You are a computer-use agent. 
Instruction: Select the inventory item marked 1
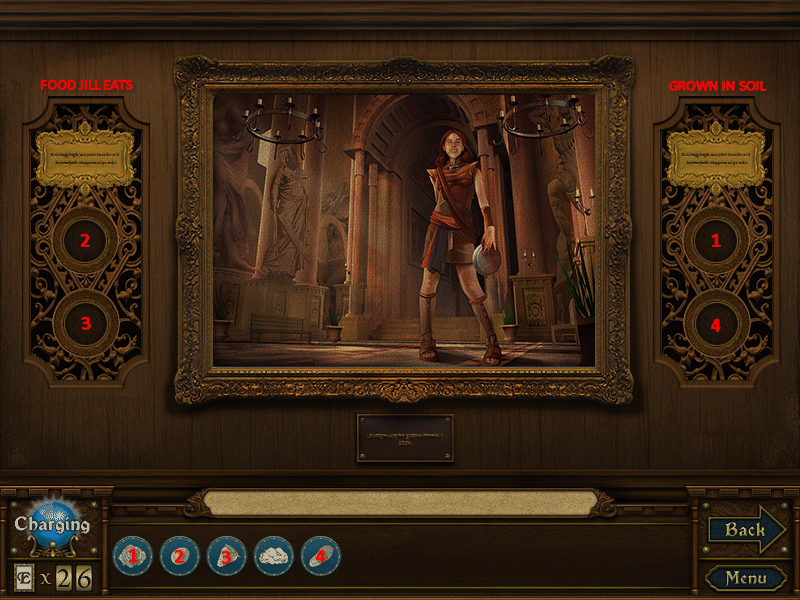coord(131,555)
